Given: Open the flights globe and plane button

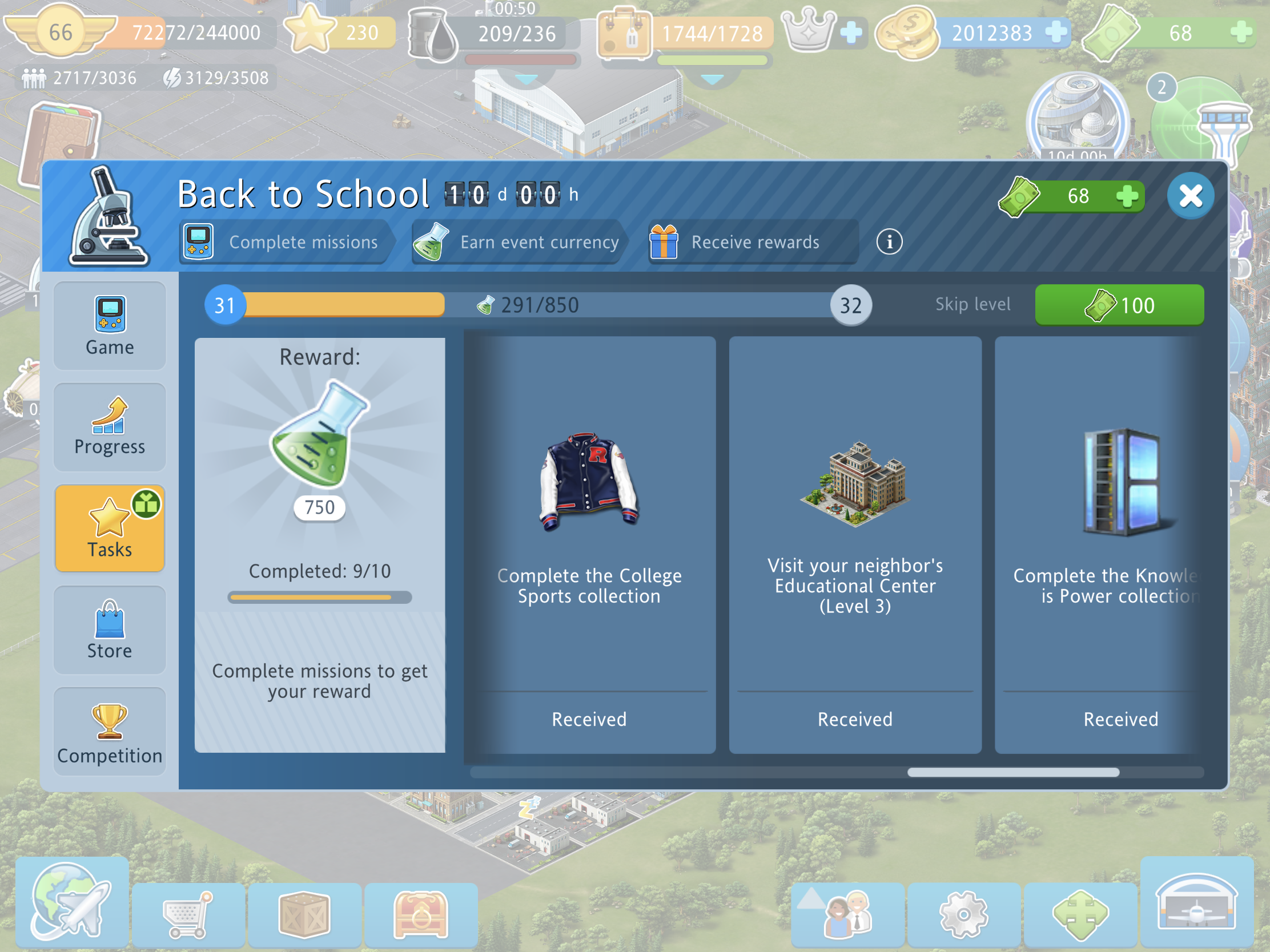Looking at the screenshot, I should click(72, 903).
